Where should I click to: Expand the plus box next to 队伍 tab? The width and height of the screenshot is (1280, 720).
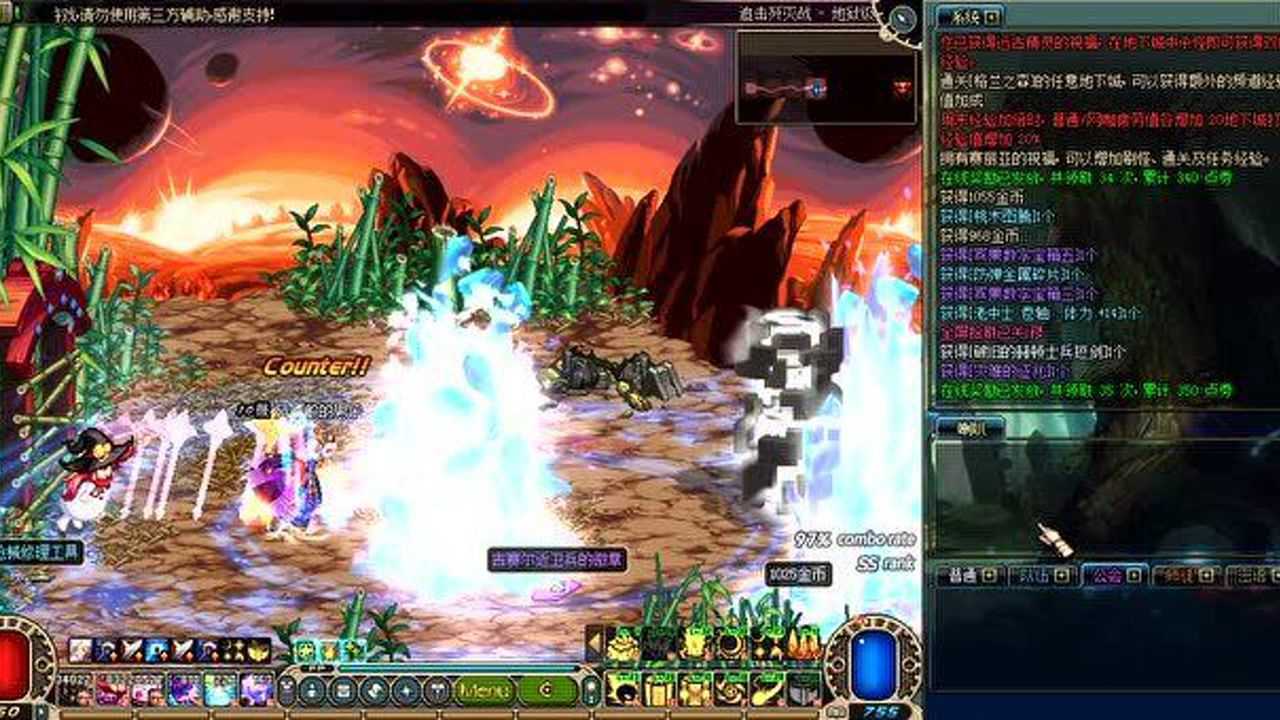tap(1060, 576)
